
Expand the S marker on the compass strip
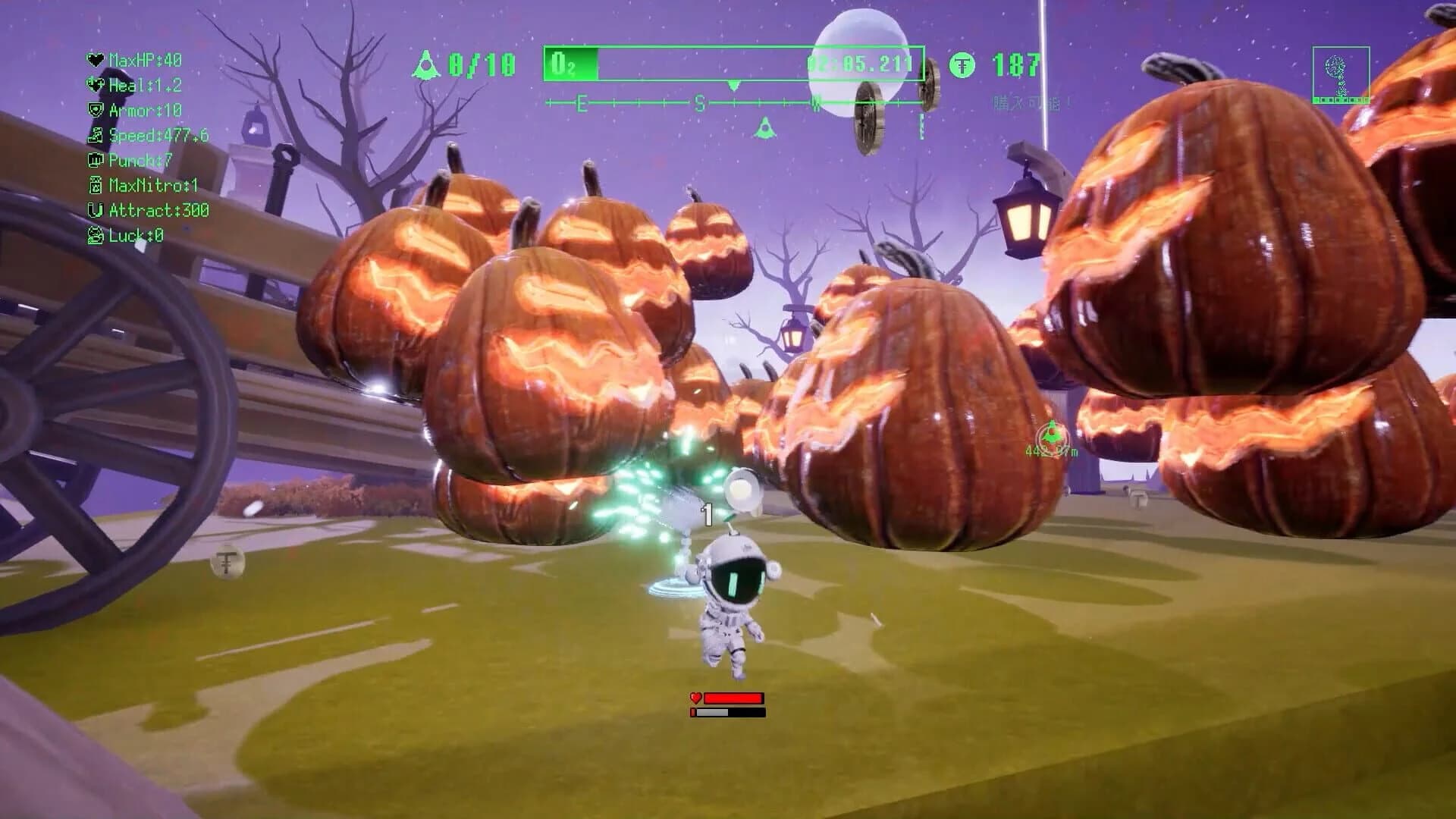(x=700, y=103)
